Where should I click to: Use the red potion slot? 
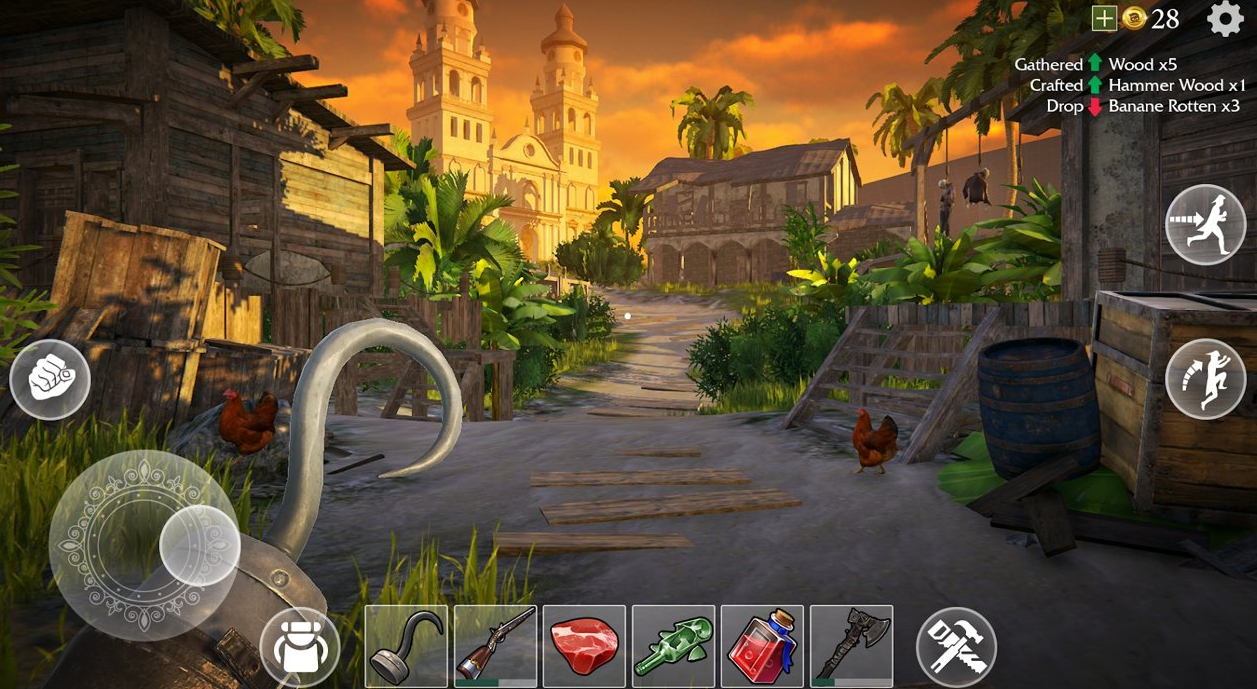[x=762, y=646]
